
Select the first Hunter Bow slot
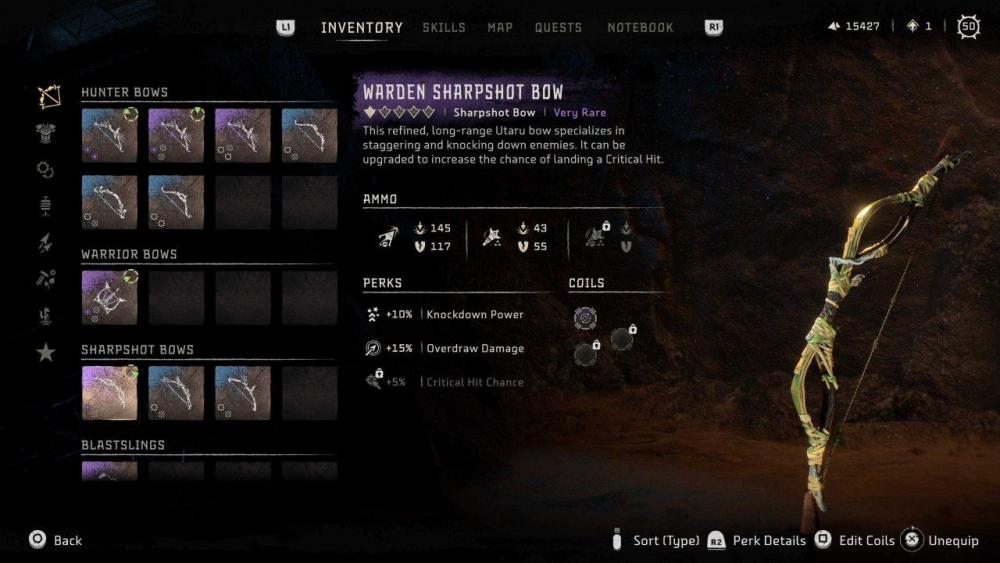point(108,135)
